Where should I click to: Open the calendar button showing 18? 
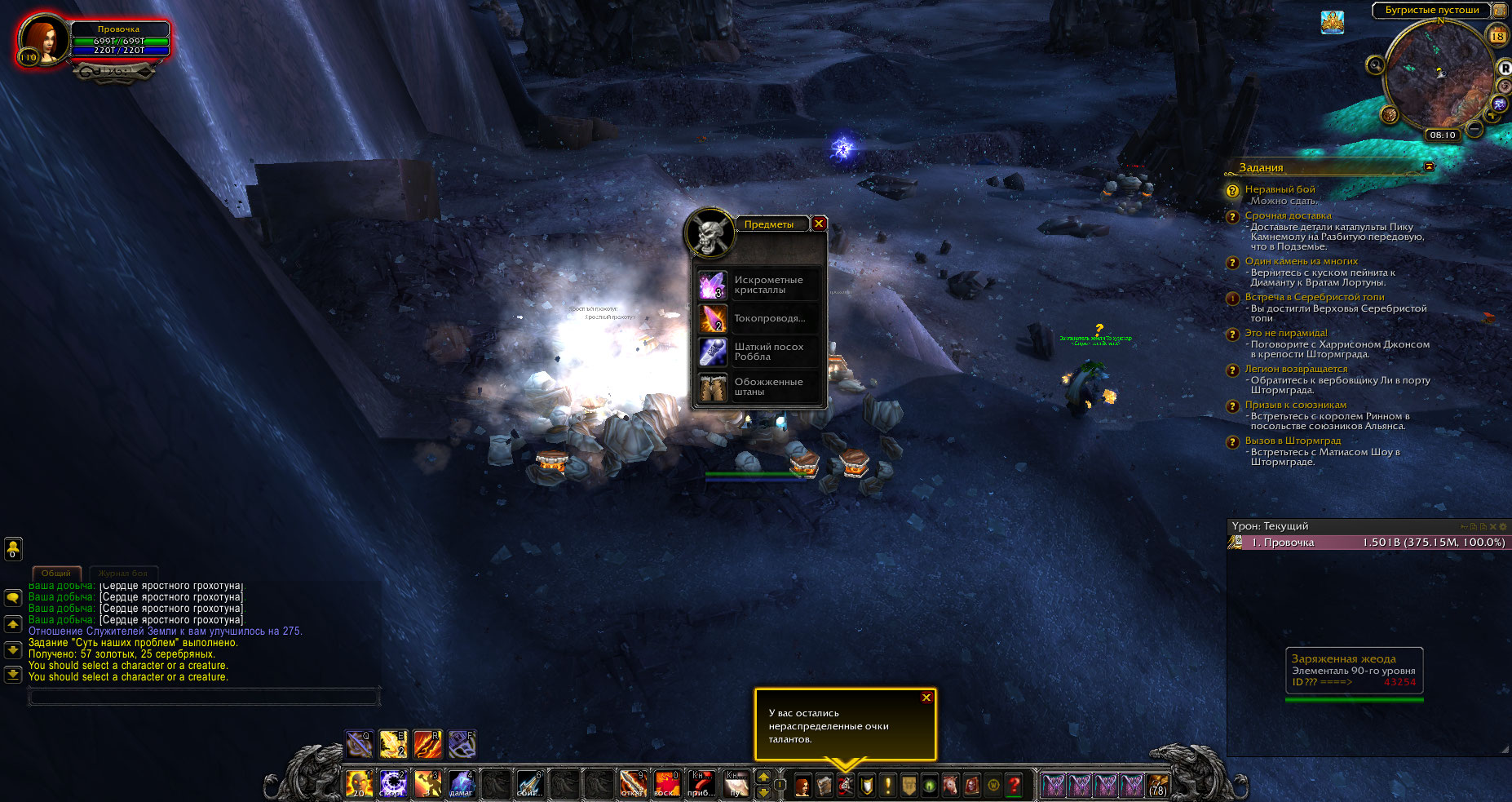pyautogui.click(x=1497, y=36)
